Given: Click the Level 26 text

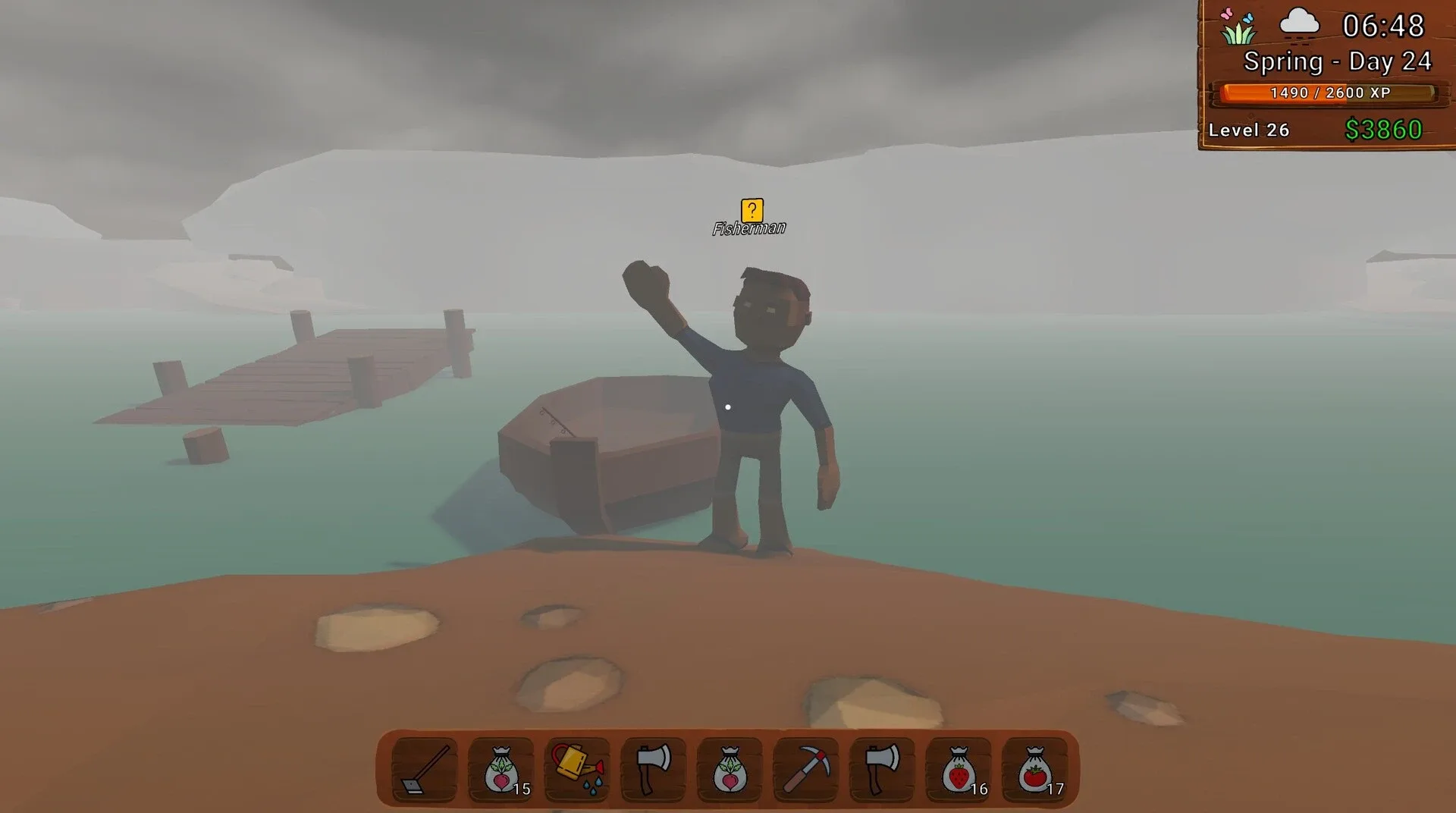Looking at the screenshot, I should [x=1249, y=130].
